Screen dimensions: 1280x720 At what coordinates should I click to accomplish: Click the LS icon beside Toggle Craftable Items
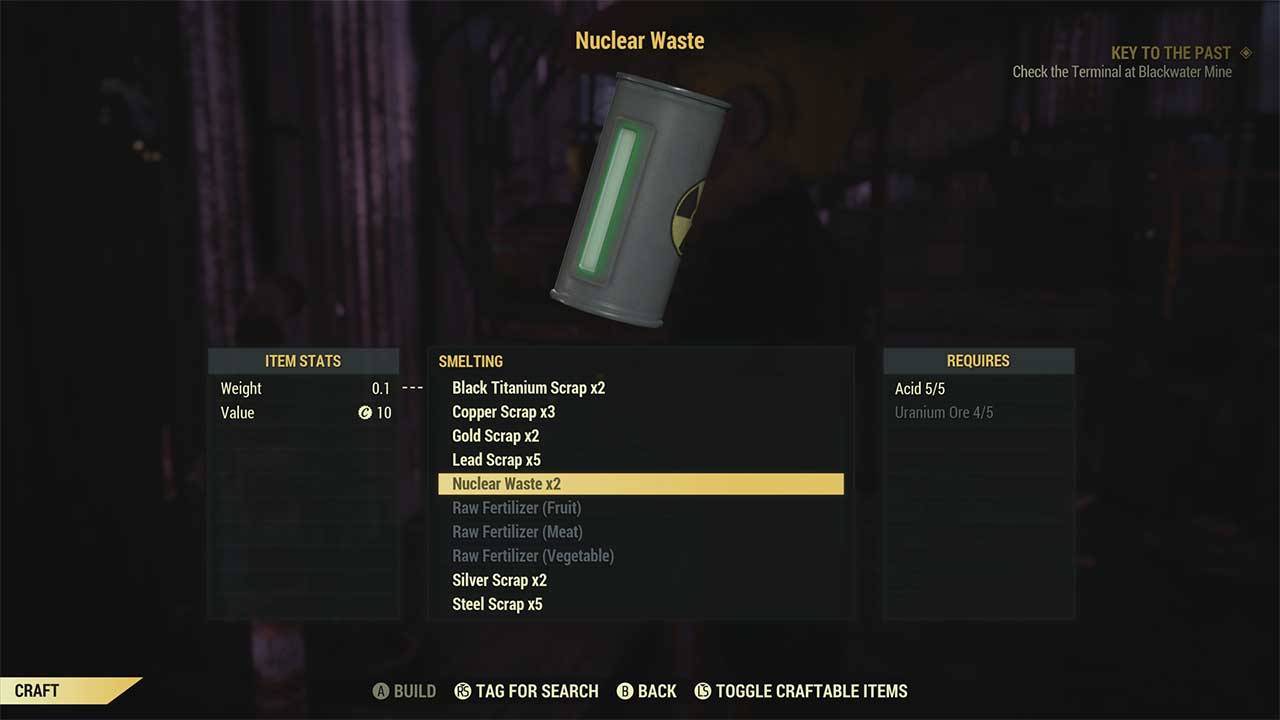tap(704, 691)
